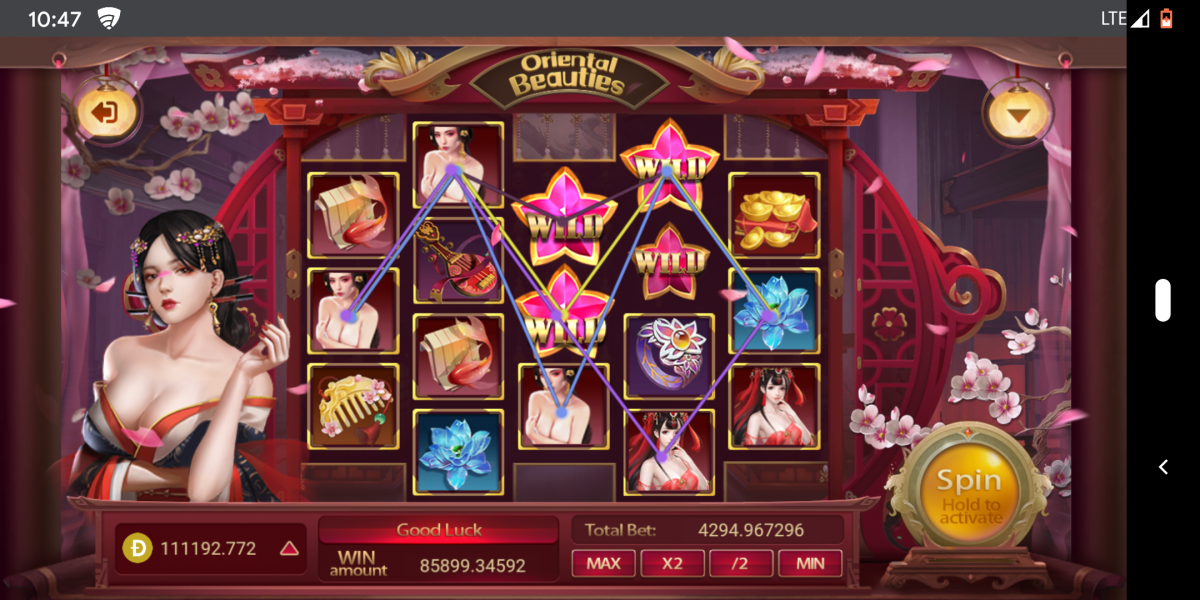
Task: Set the bet to MIN
Action: [x=810, y=563]
